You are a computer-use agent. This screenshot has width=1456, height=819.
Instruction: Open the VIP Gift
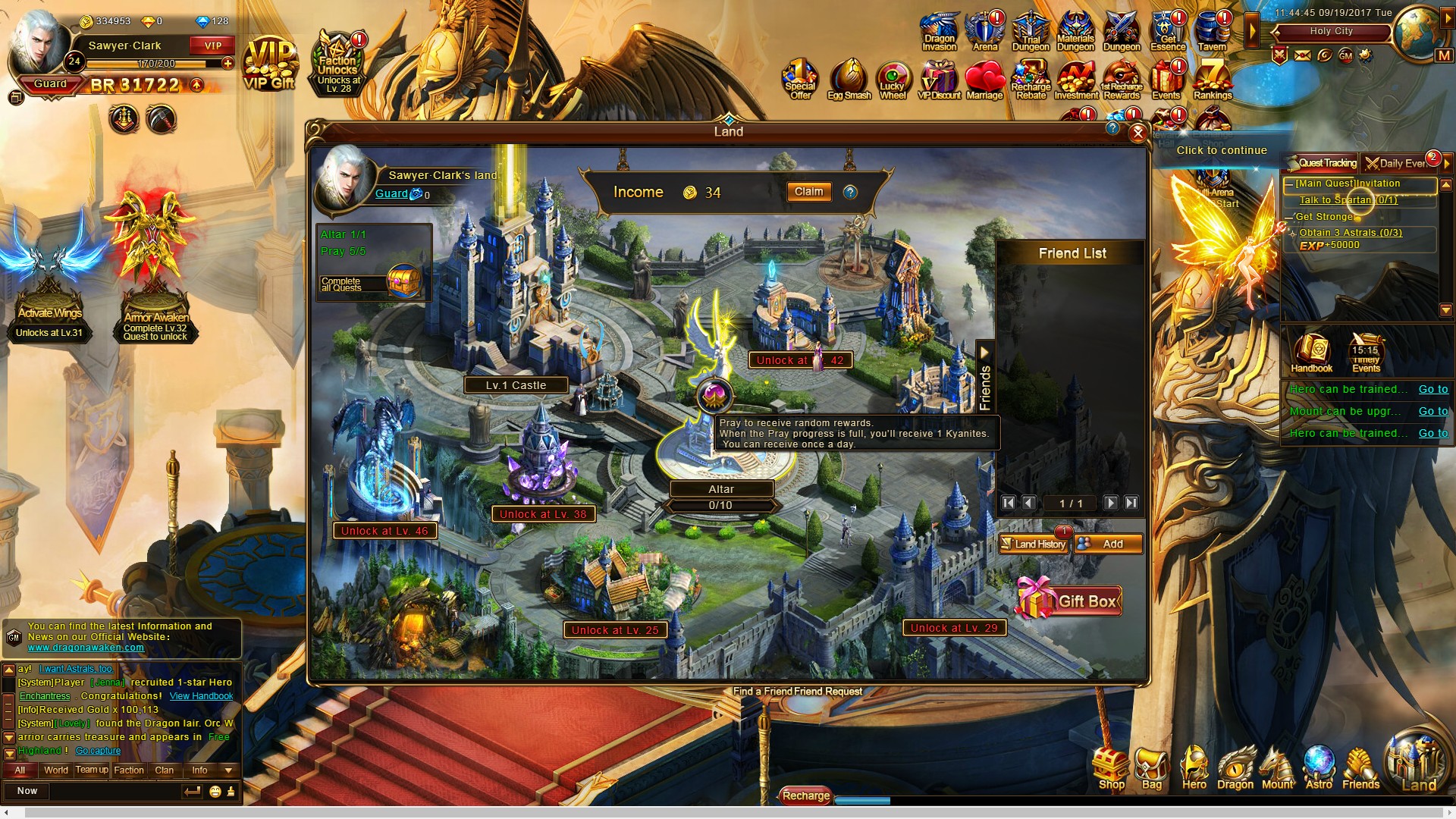click(x=269, y=66)
